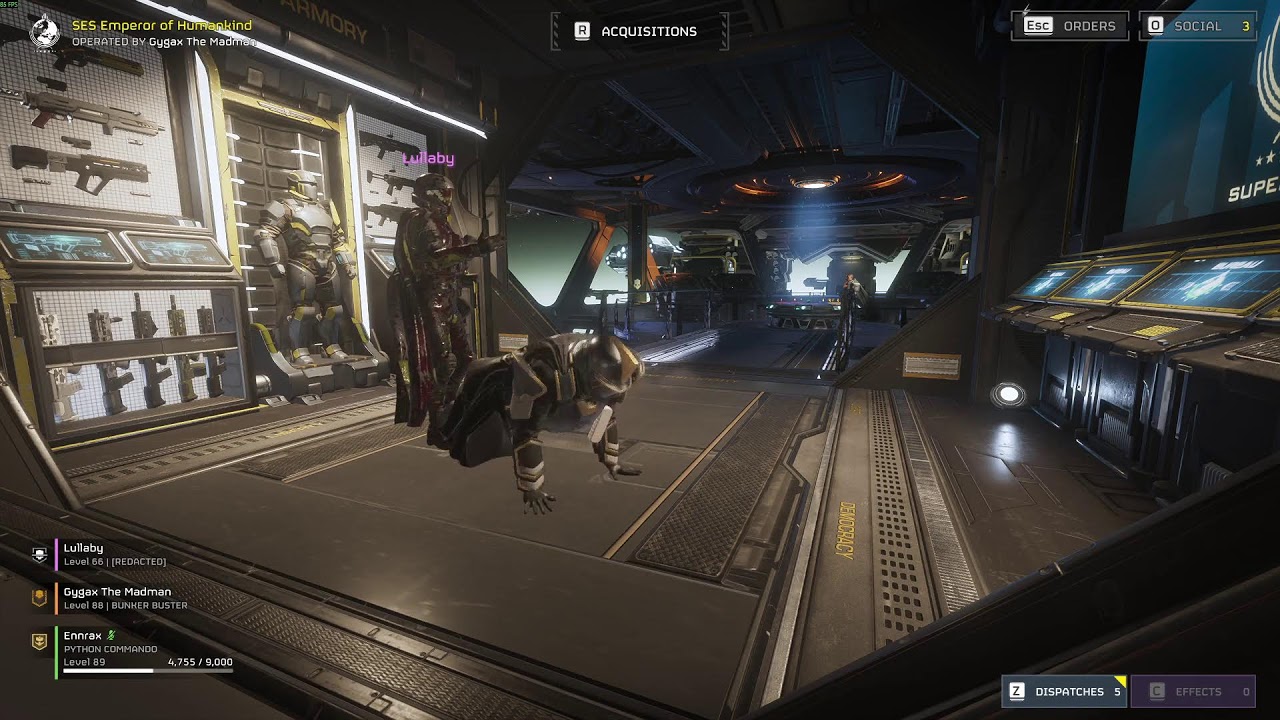Click the SES Emperor of Humankind ship banner
Viewport: 1280px width, 720px height.
162,25
